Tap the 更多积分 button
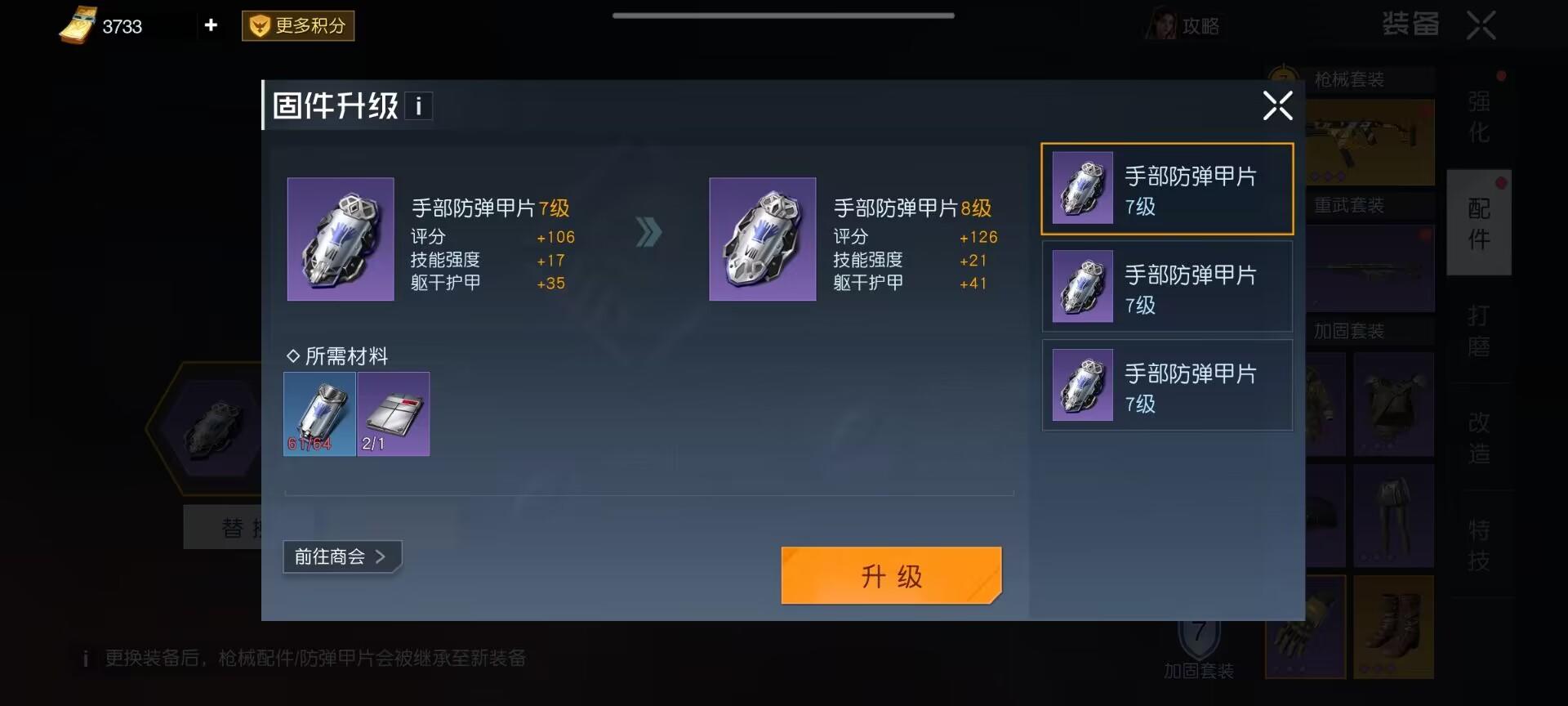This screenshot has width=1568, height=706. (x=297, y=25)
